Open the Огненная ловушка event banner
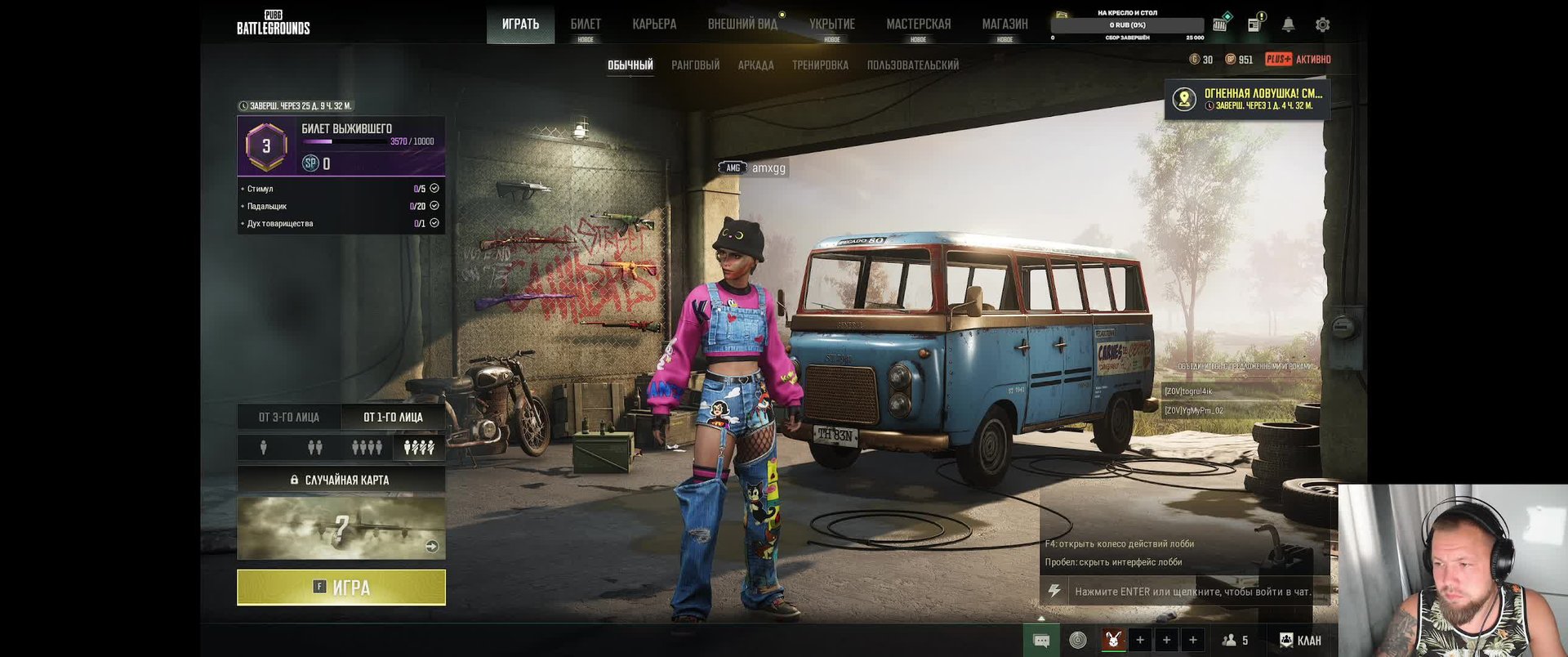1568x657 pixels. (1247, 100)
